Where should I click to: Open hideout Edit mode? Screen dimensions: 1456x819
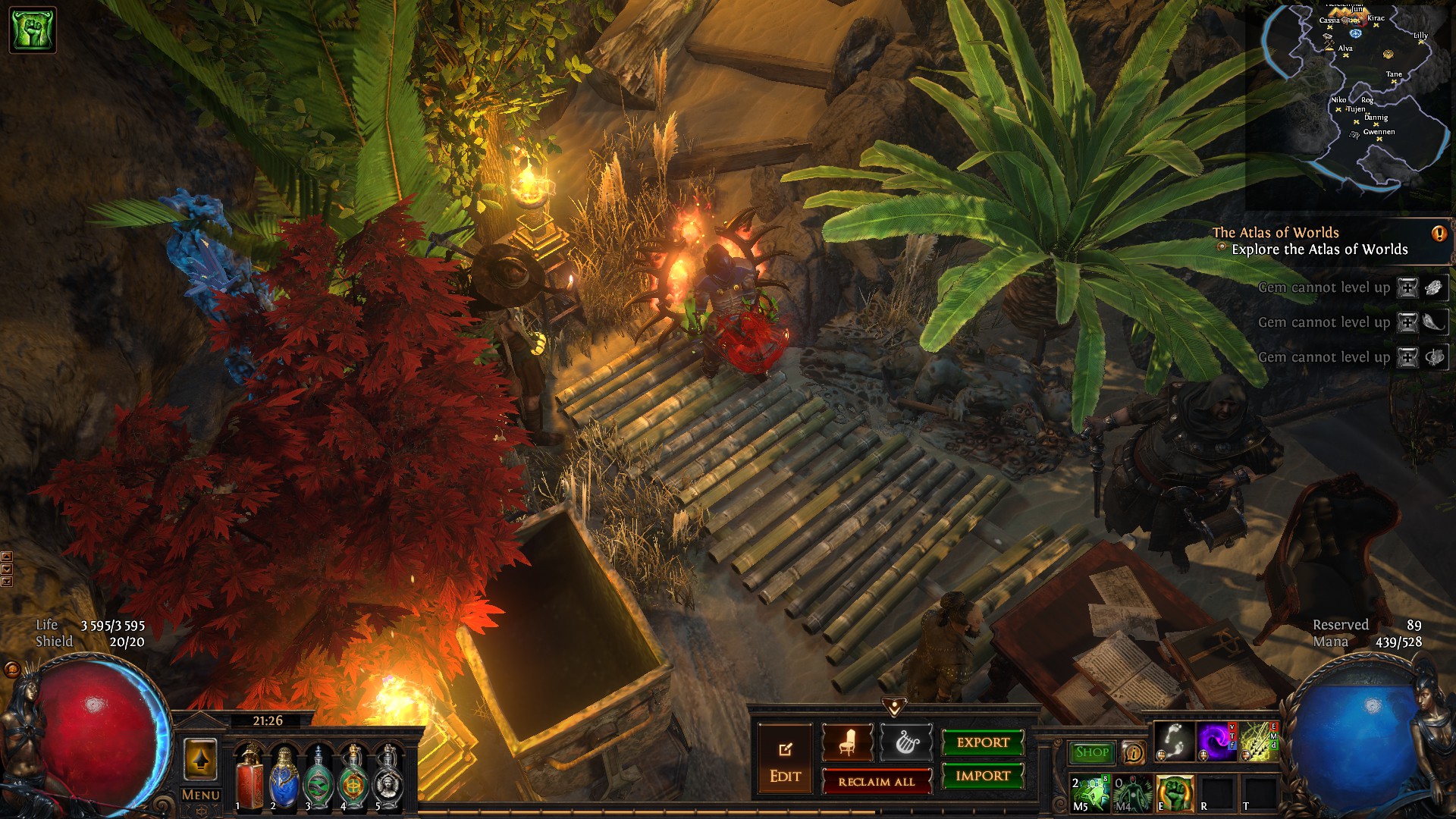pyautogui.click(x=785, y=761)
